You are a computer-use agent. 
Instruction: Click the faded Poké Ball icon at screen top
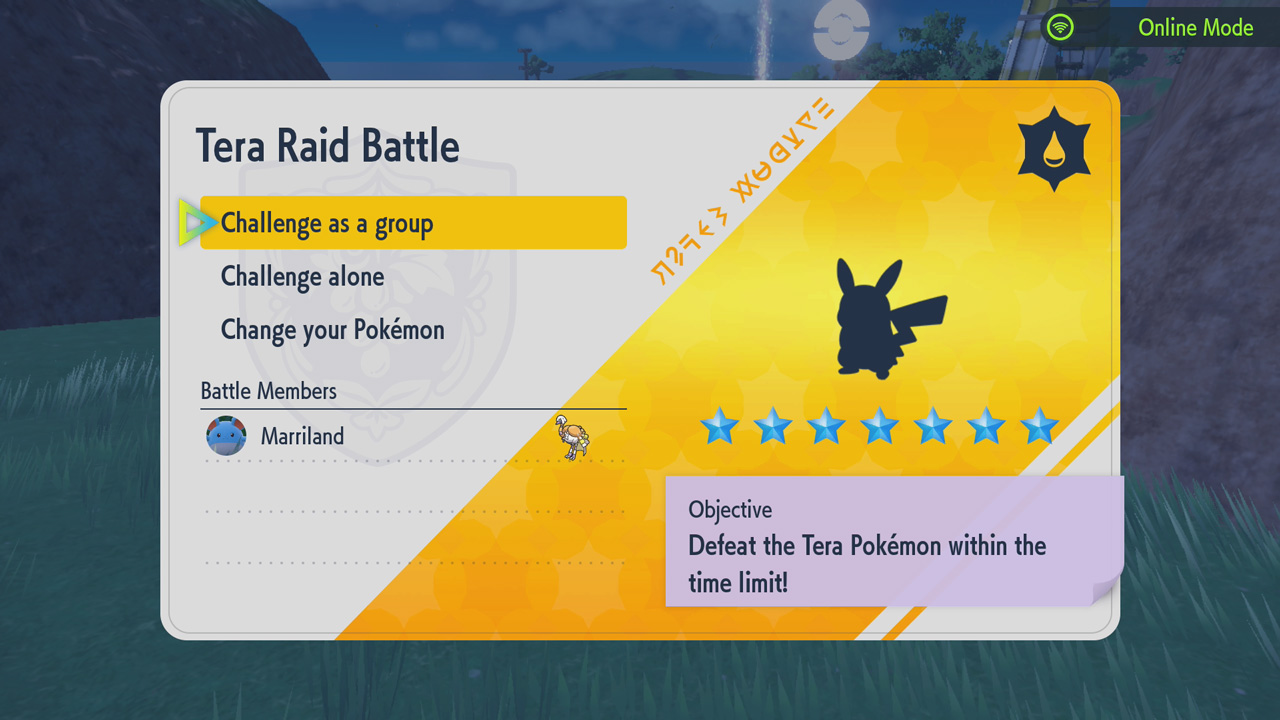(841, 27)
